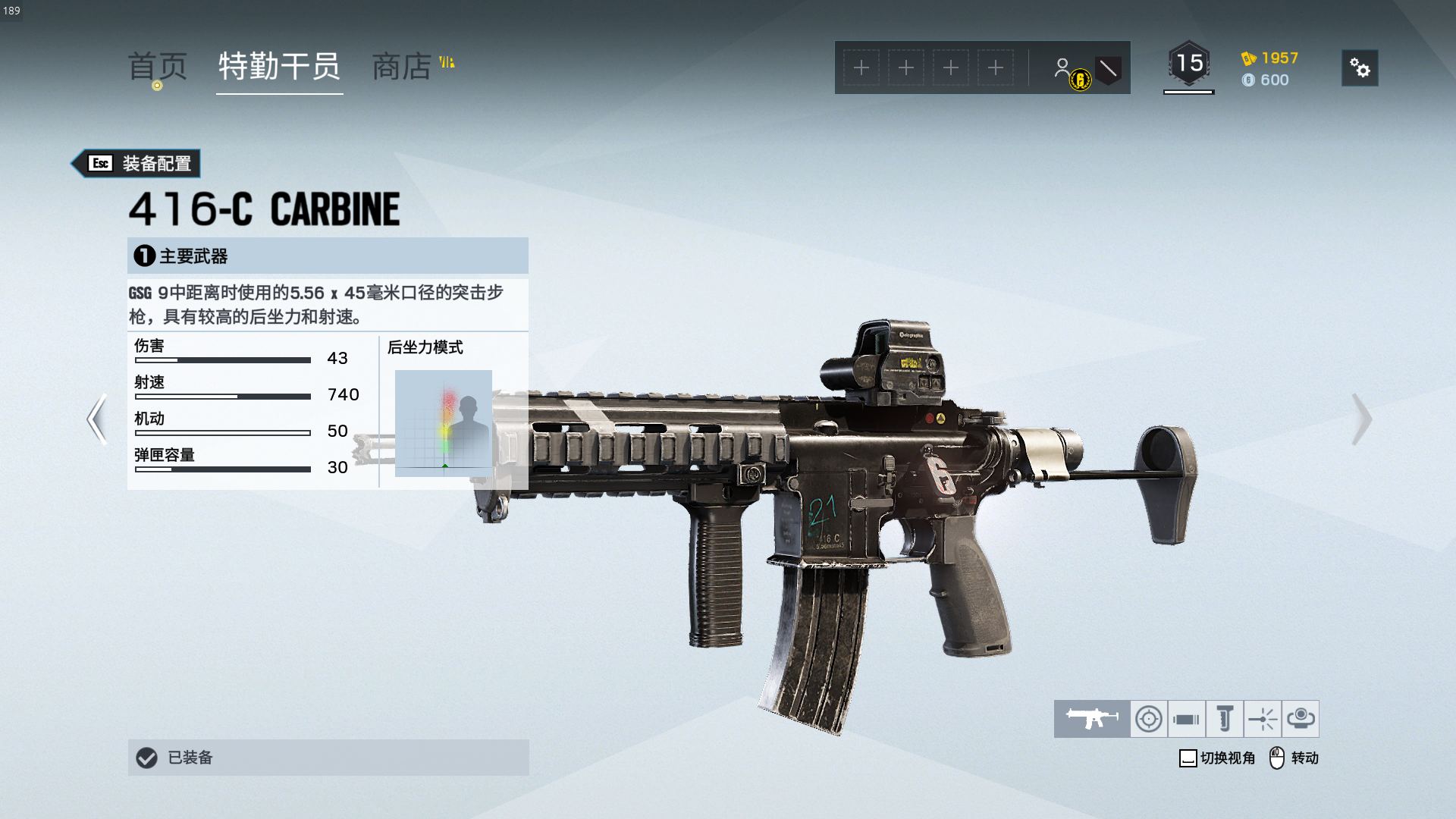Switch to the 特勤干员 operators tab
The width and height of the screenshot is (1456, 819).
279,67
